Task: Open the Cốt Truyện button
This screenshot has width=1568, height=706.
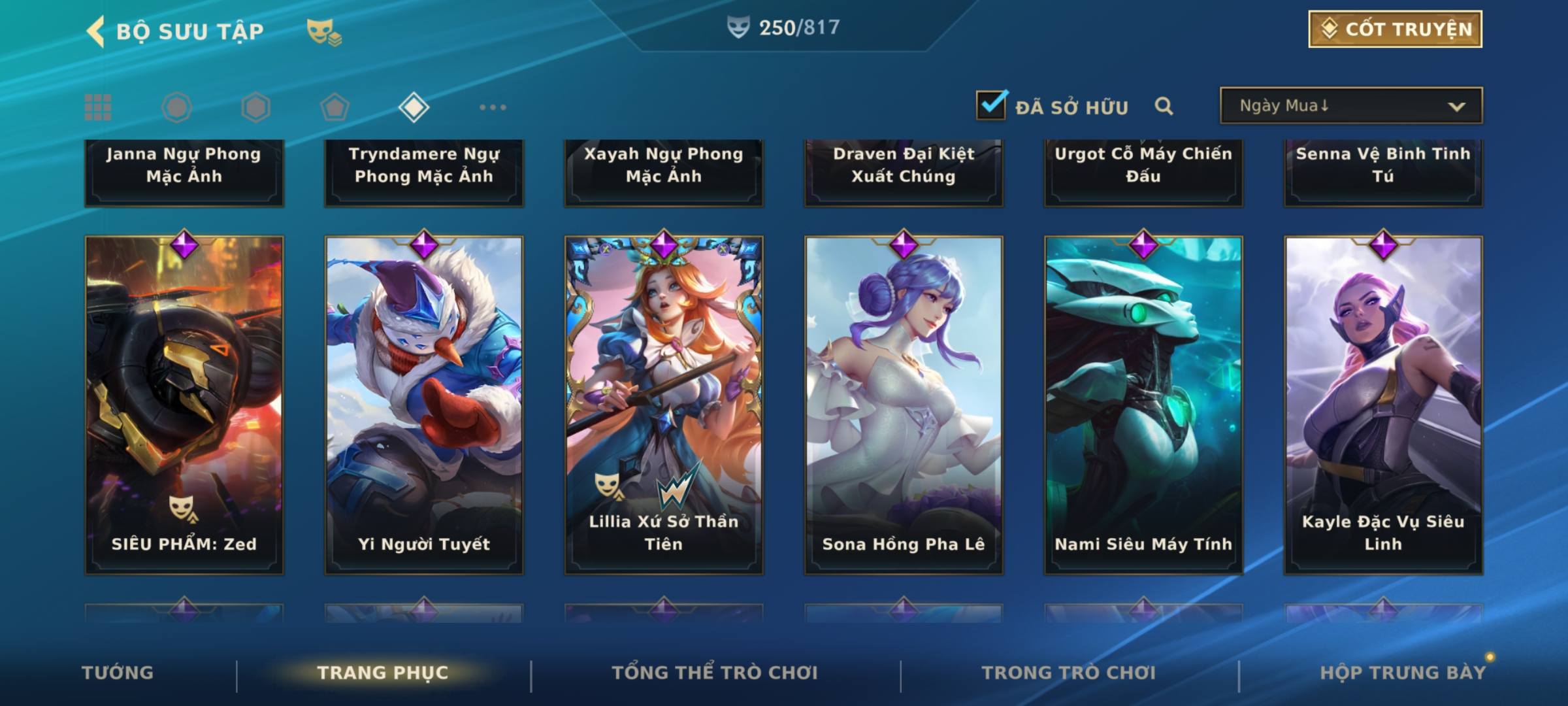Action: click(x=1395, y=29)
